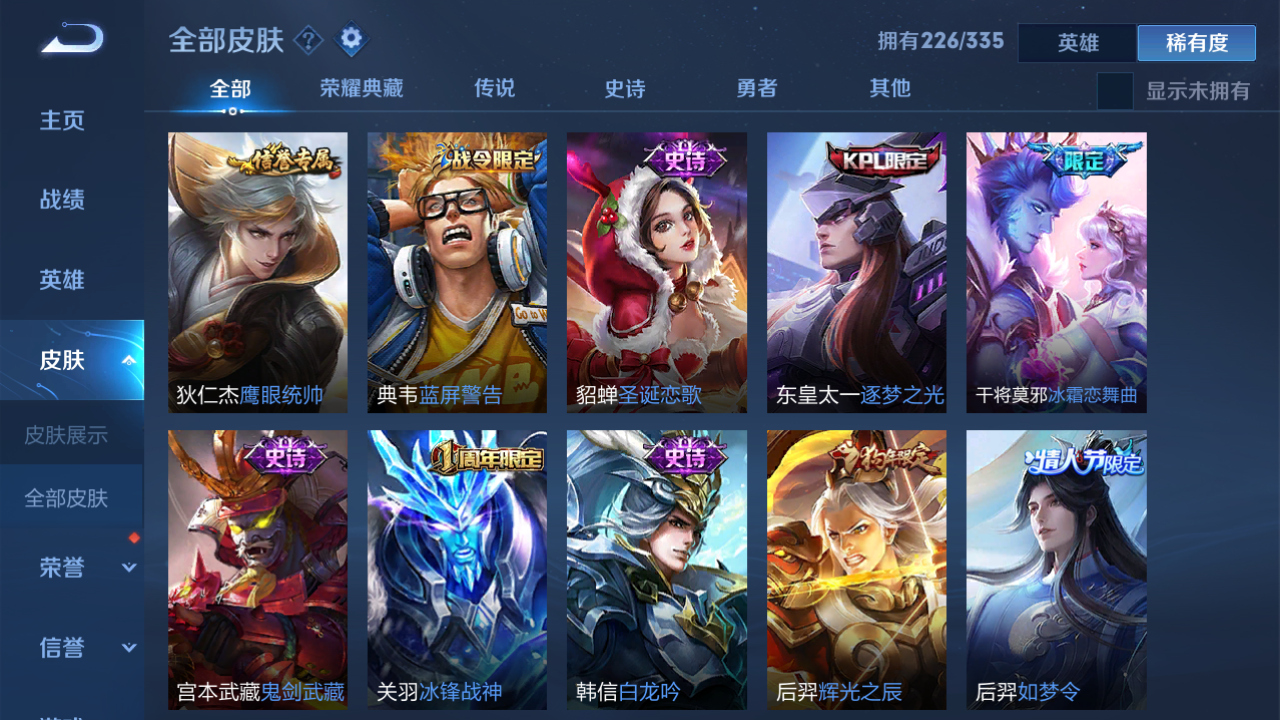
Task: Collapse the 皮肤 sidebar section
Action: point(126,360)
